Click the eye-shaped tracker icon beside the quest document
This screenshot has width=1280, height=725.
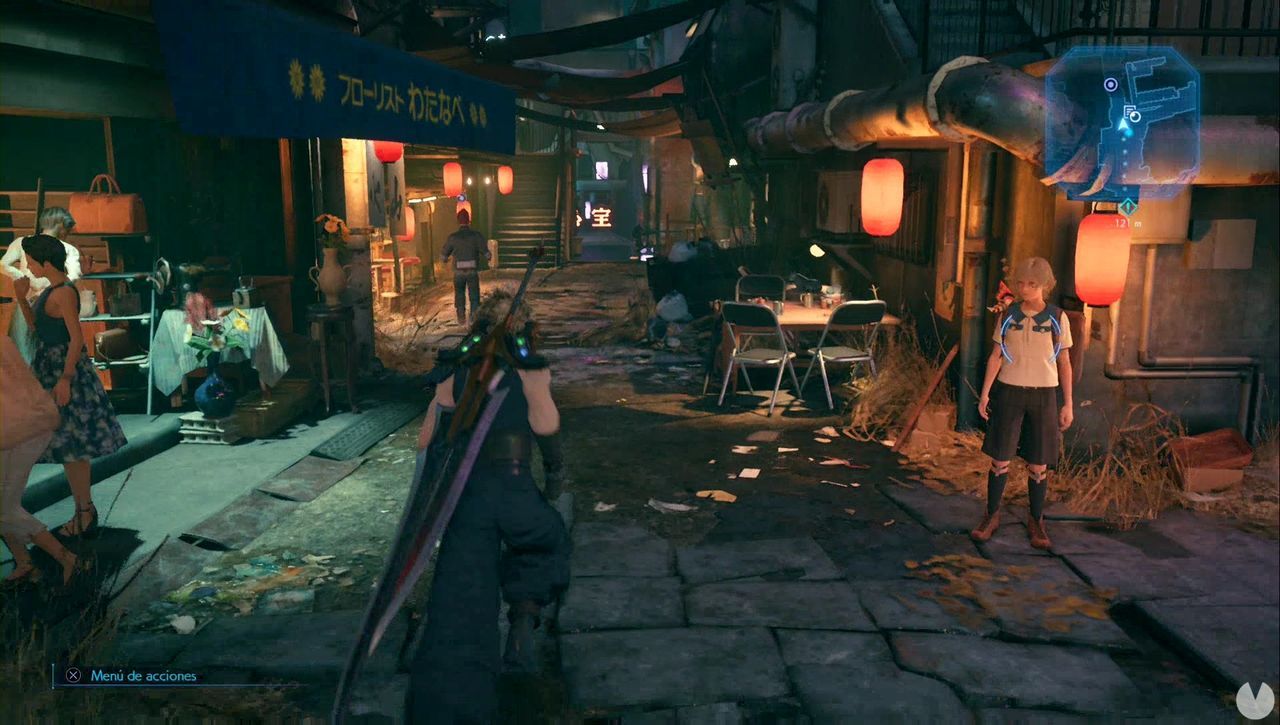1135,116
